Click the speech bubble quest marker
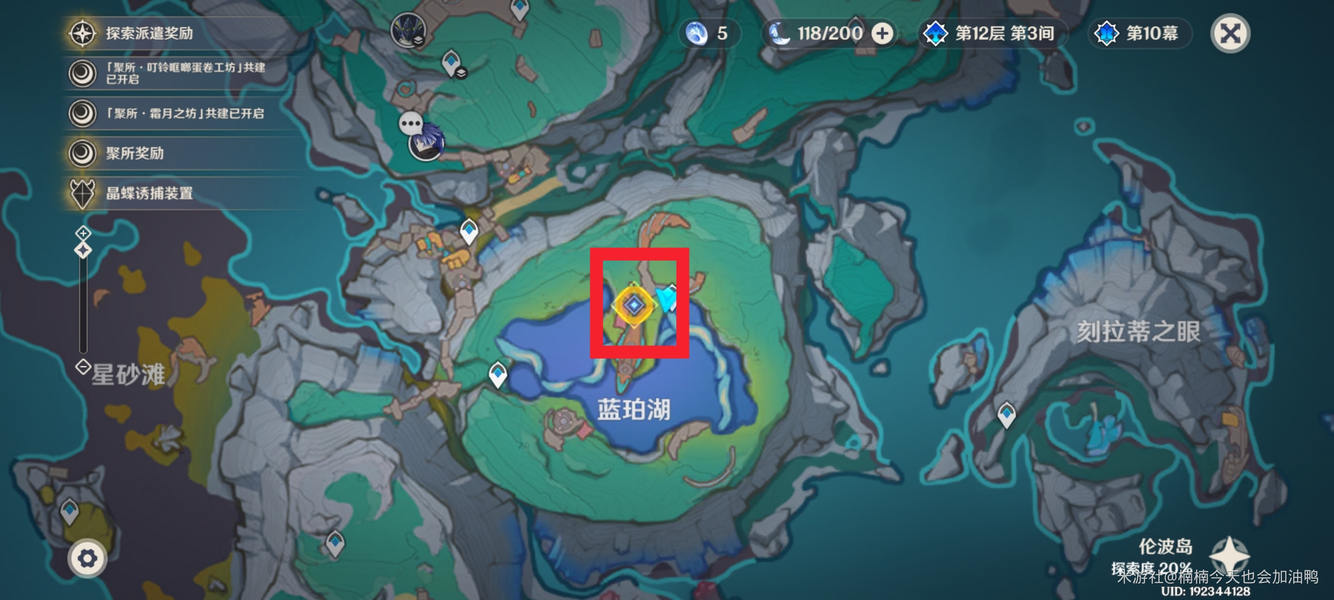This screenshot has width=1334, height=600. (x=411, y=123)
